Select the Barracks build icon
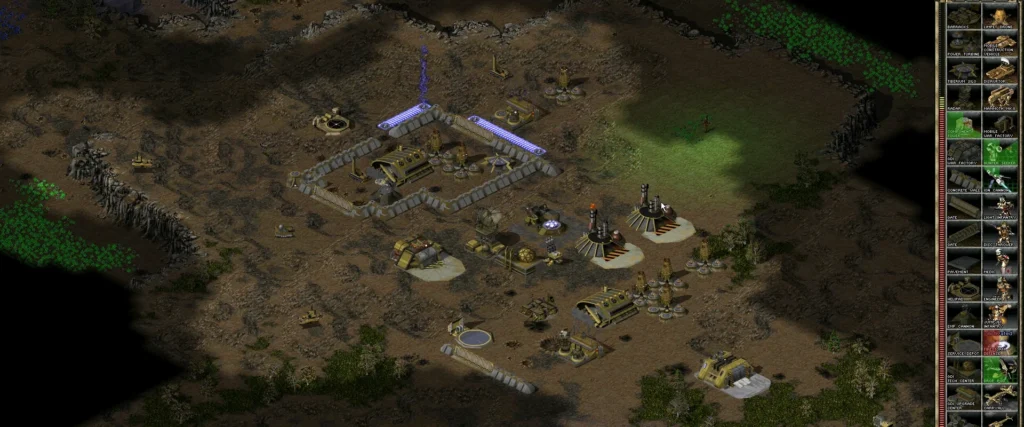This screenshot has height=427, width=1024. click(962, 15)
